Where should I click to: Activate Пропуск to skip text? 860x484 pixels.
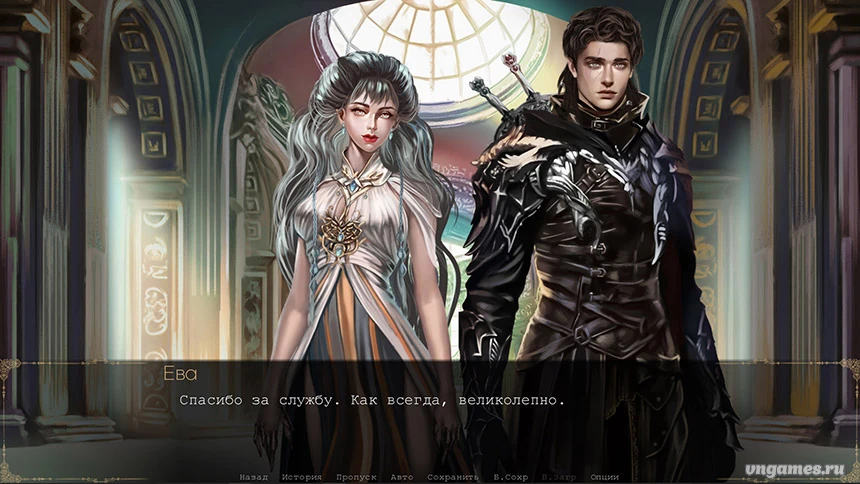pos(356,477)
